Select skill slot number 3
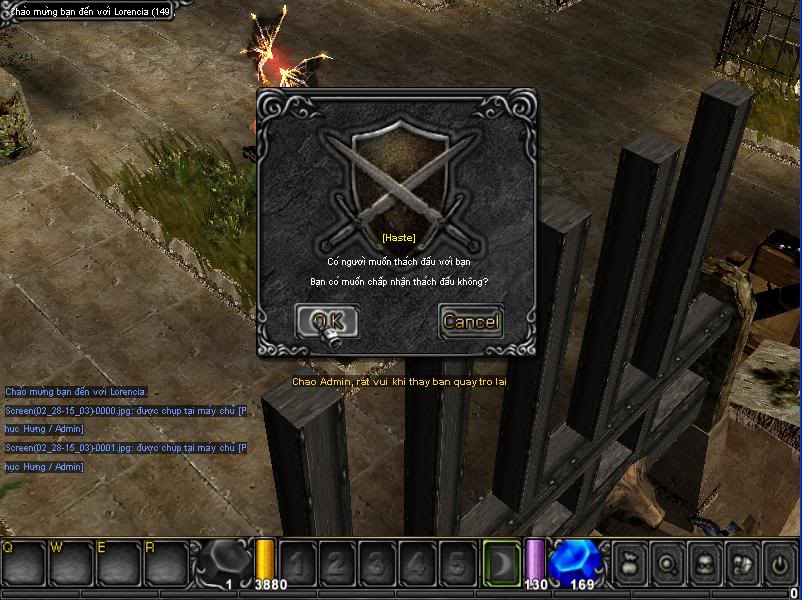This screenshot has width=803, height=601. pos(376,564)
